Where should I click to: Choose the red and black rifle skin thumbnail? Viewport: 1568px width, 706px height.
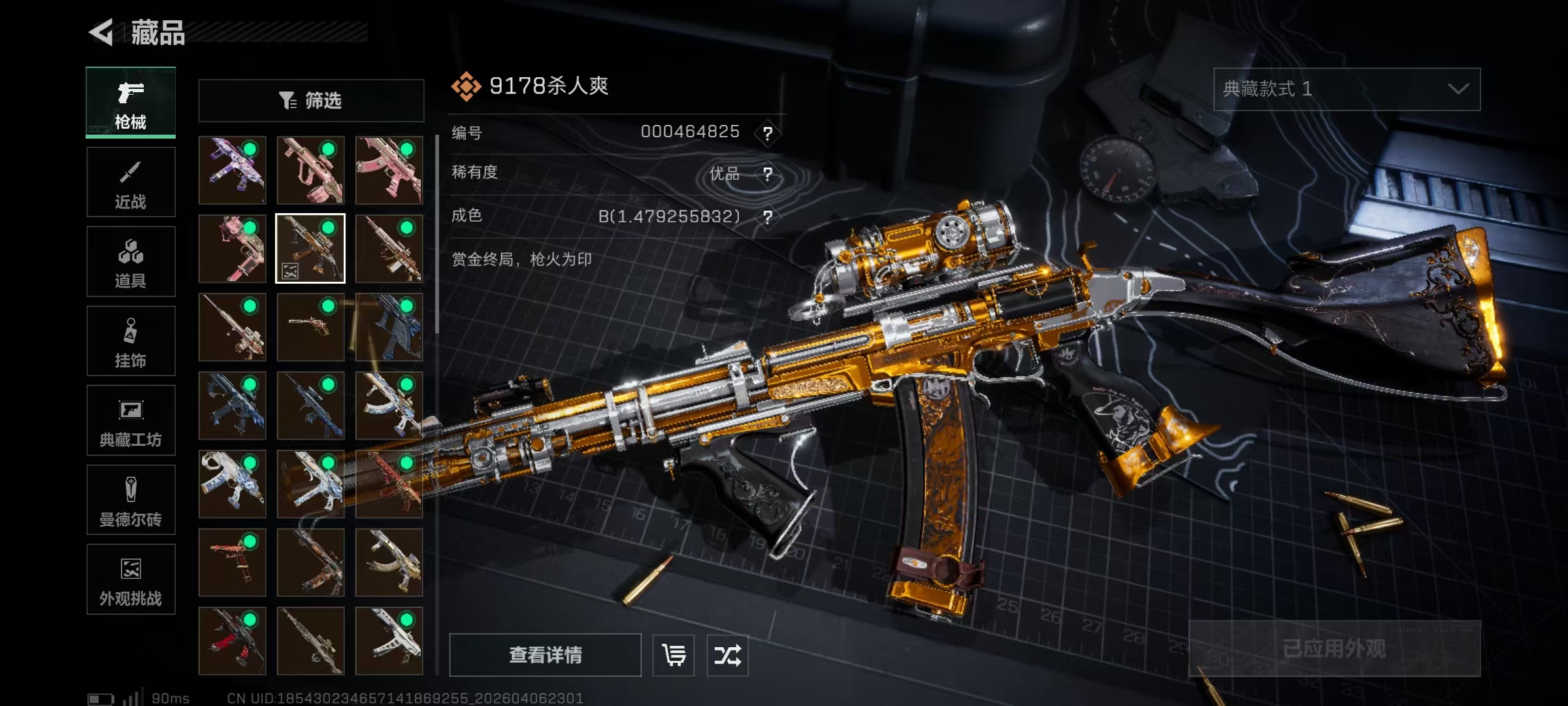click(232, 641)
